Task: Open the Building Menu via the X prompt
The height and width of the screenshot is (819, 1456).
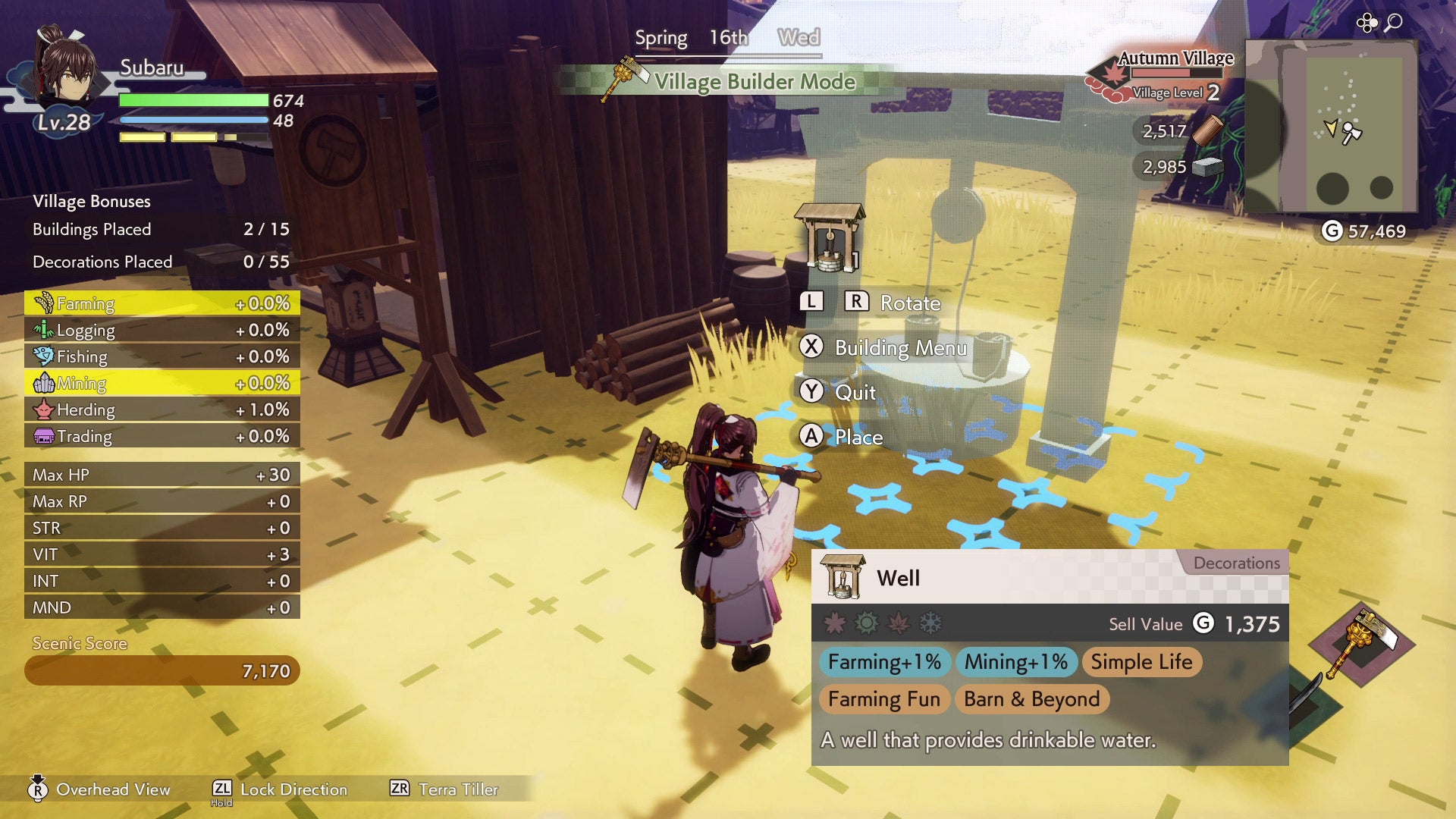Action: (x=812, y=348)
